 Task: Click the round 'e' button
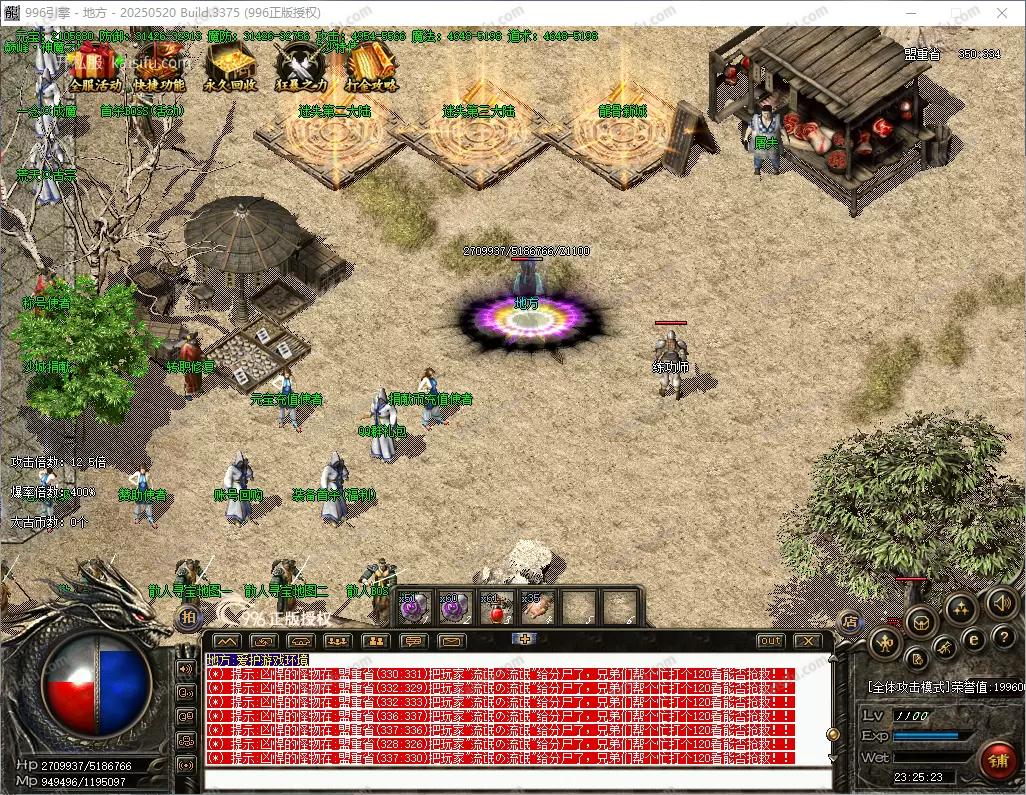pyautogui.click(x=972, y=640)
